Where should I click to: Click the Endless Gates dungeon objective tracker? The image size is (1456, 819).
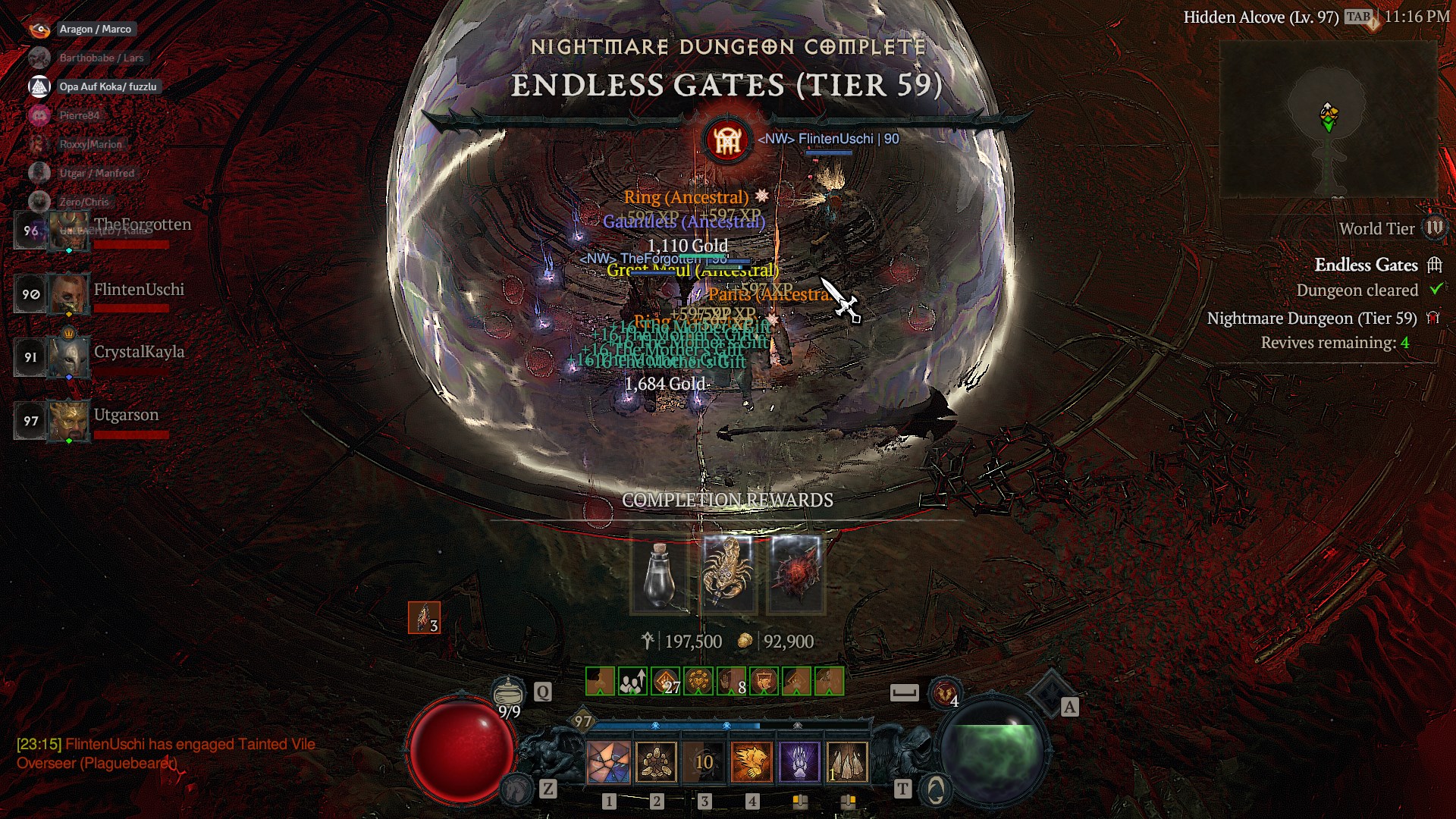tap(1366, 265)
